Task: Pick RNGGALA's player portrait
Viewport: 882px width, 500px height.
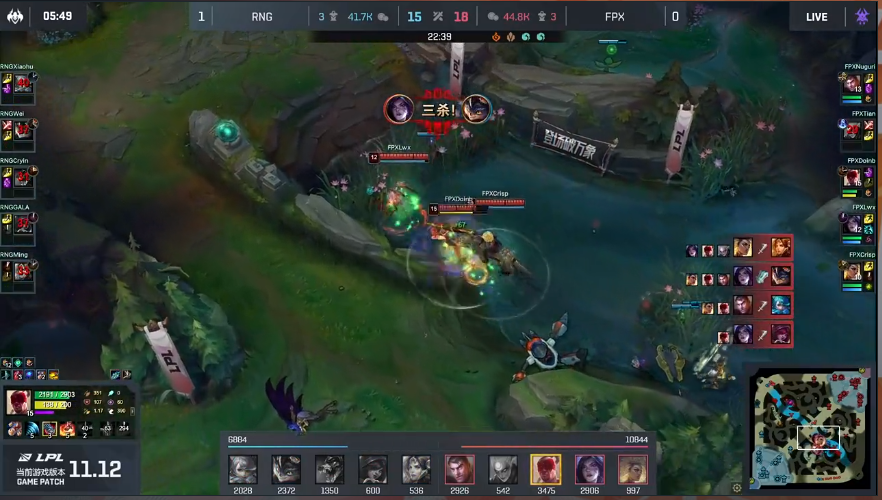Action: tap(22, 226)
